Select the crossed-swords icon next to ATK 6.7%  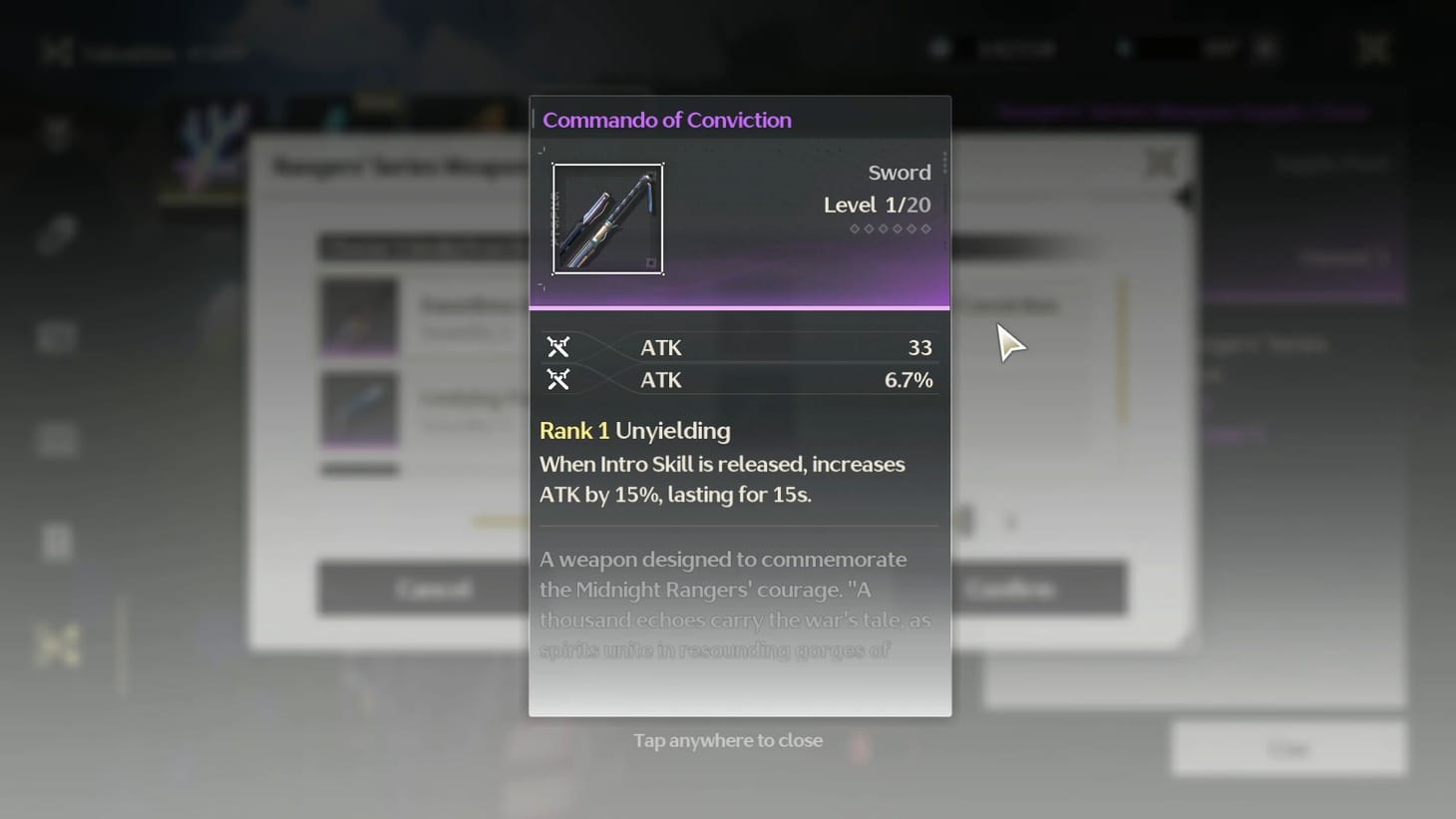(x=557, y=379)
